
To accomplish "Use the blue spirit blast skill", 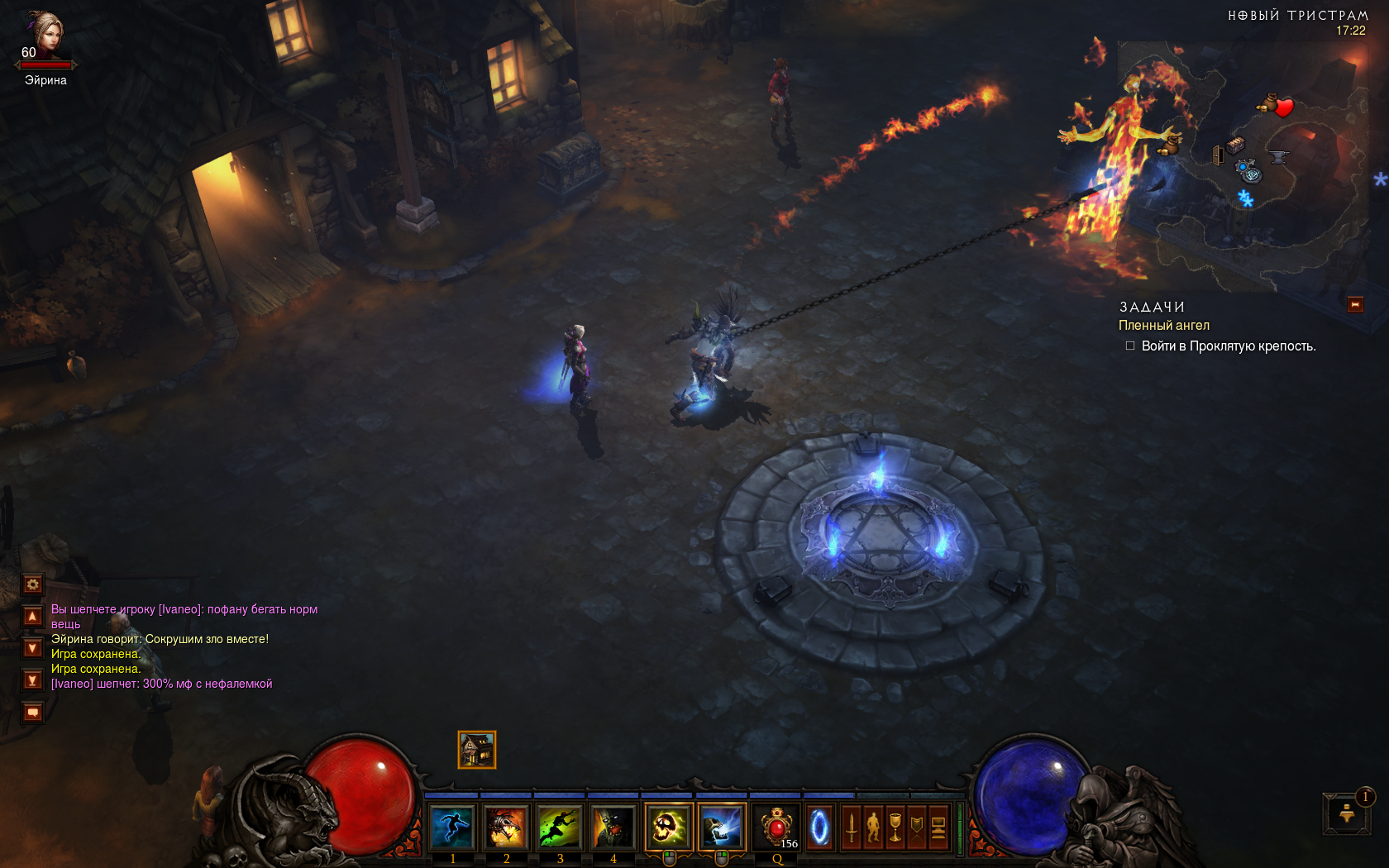I will (x=722, y=827).
